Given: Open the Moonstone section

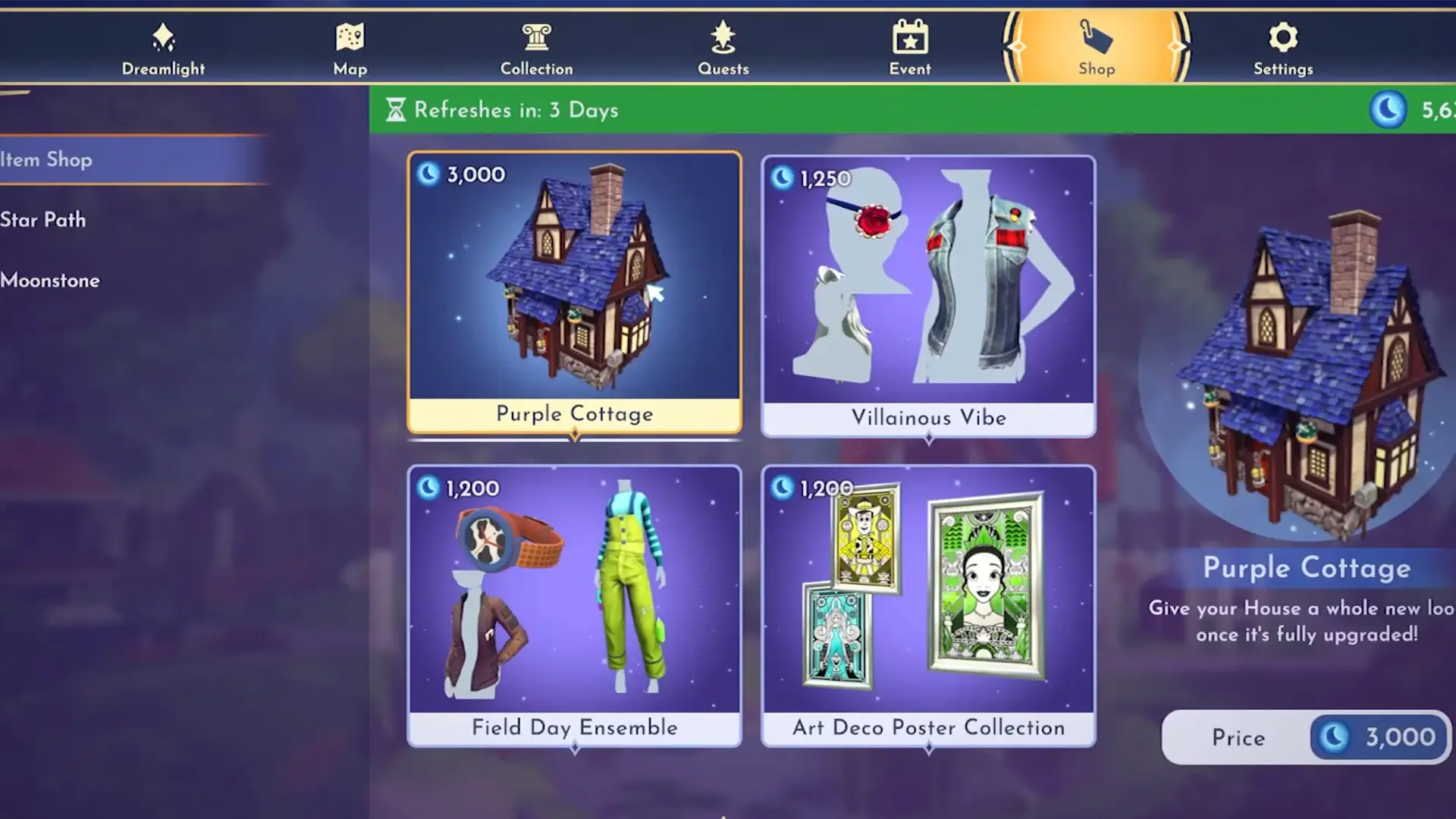Looking at the screenshot, I should point(50,281).
